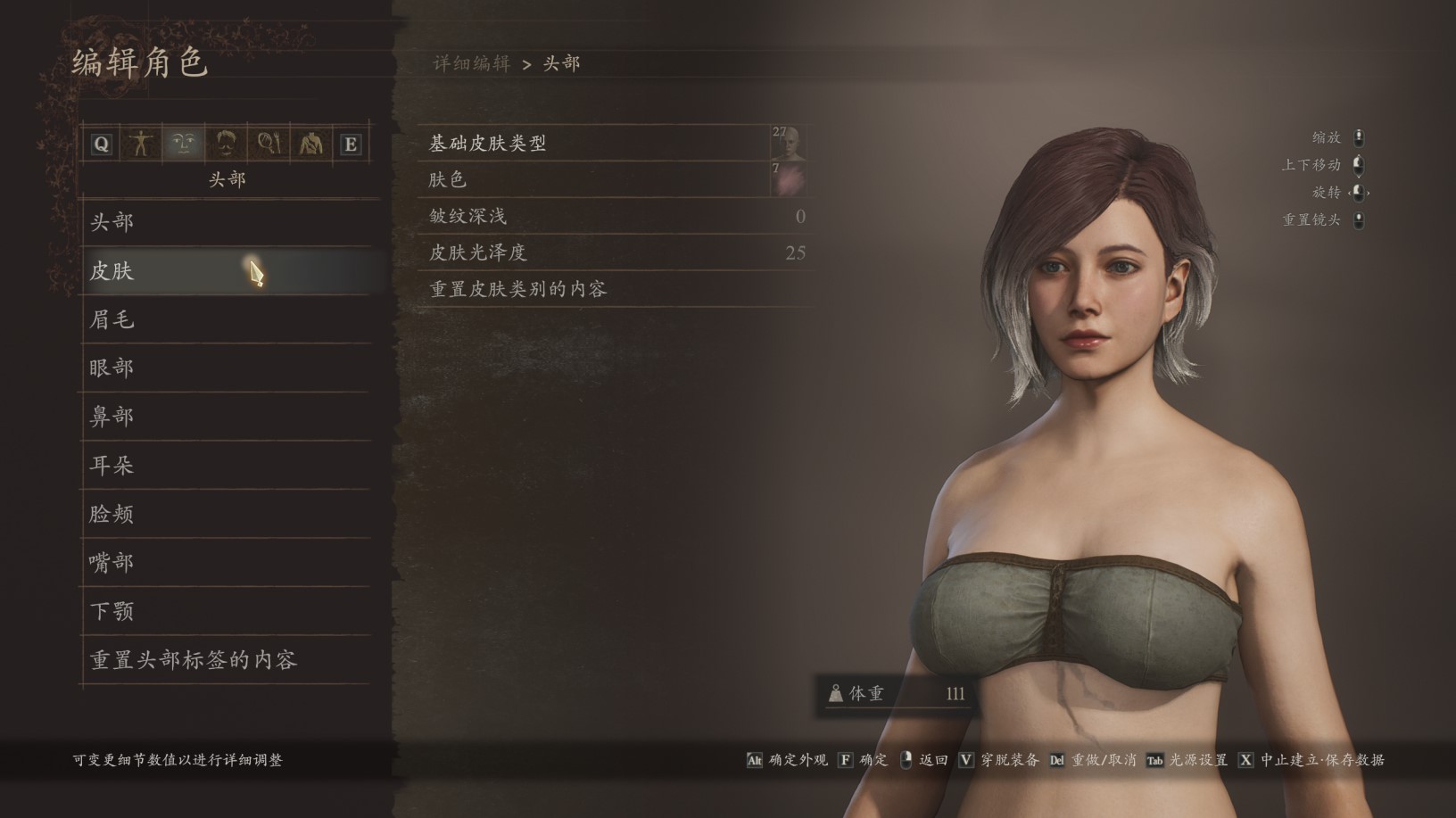
Task: Select the face (头部) tab icon
Action: point(183,144)
